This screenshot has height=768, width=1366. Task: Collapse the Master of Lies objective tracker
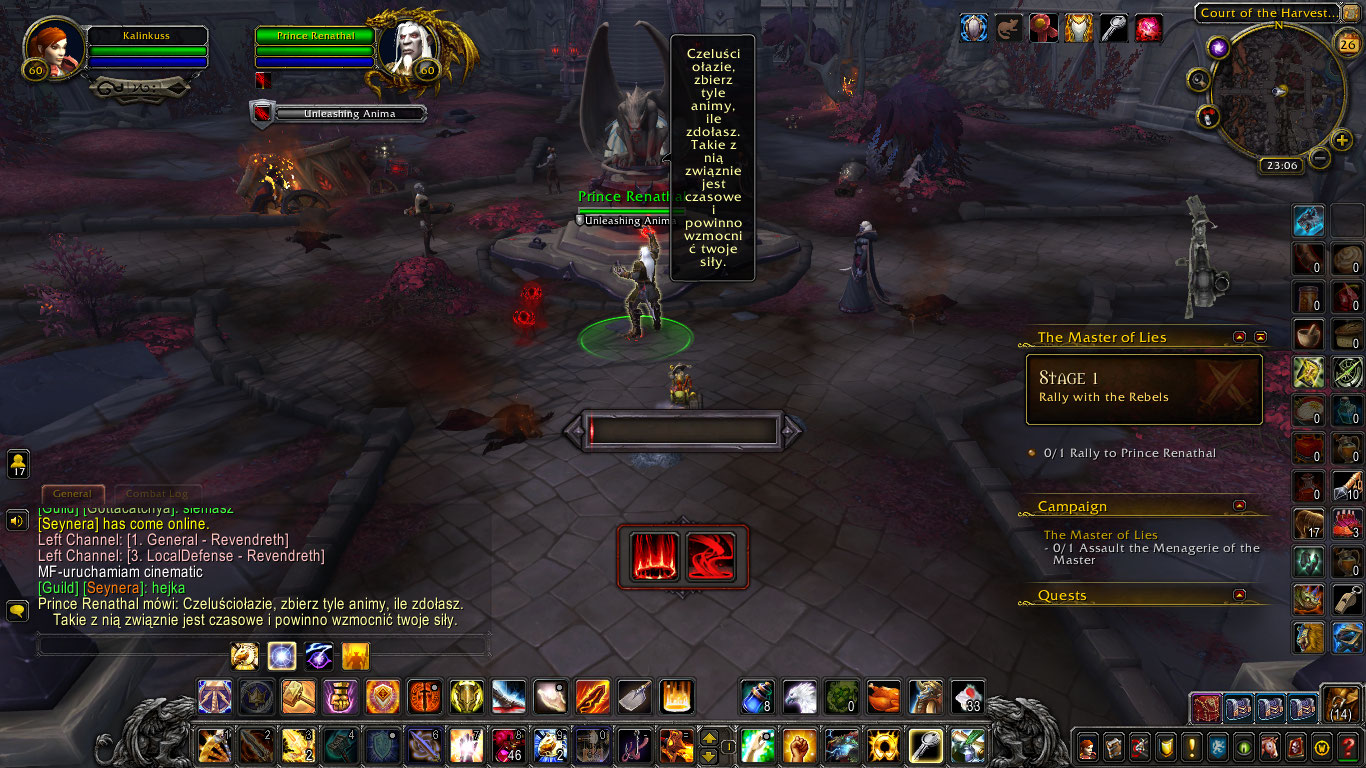point(1240,337)
